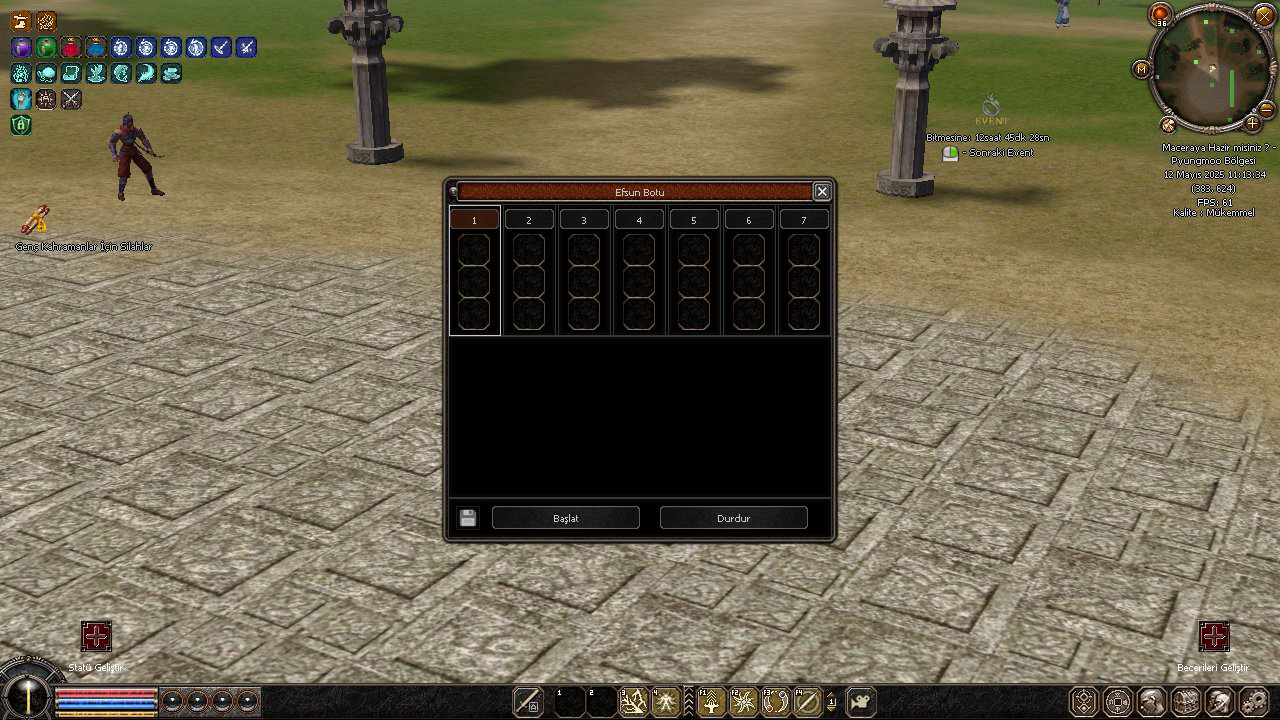Open the Becerileri Geliştir button
This screenshot has height=720, width=1280.
[x=1214, y=636]
